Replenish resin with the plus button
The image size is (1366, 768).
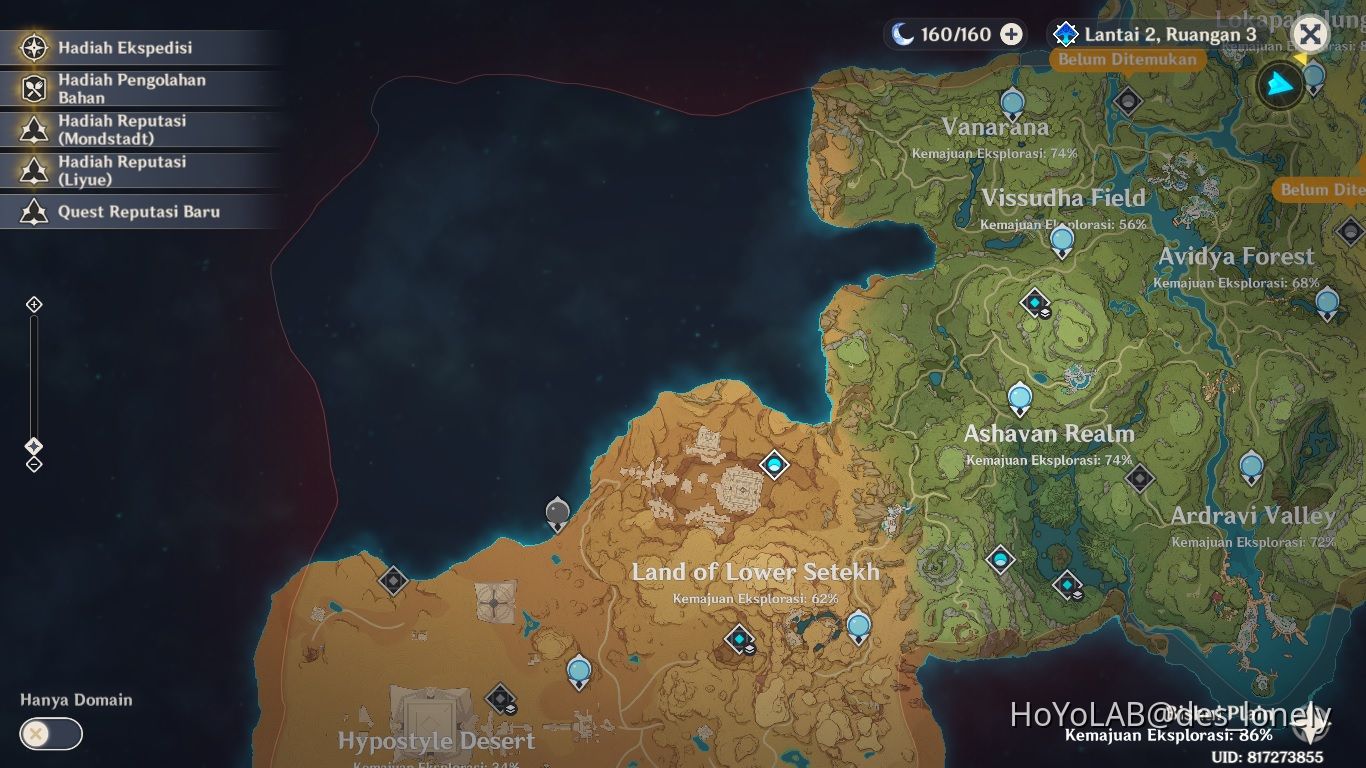pos(1013,34)
